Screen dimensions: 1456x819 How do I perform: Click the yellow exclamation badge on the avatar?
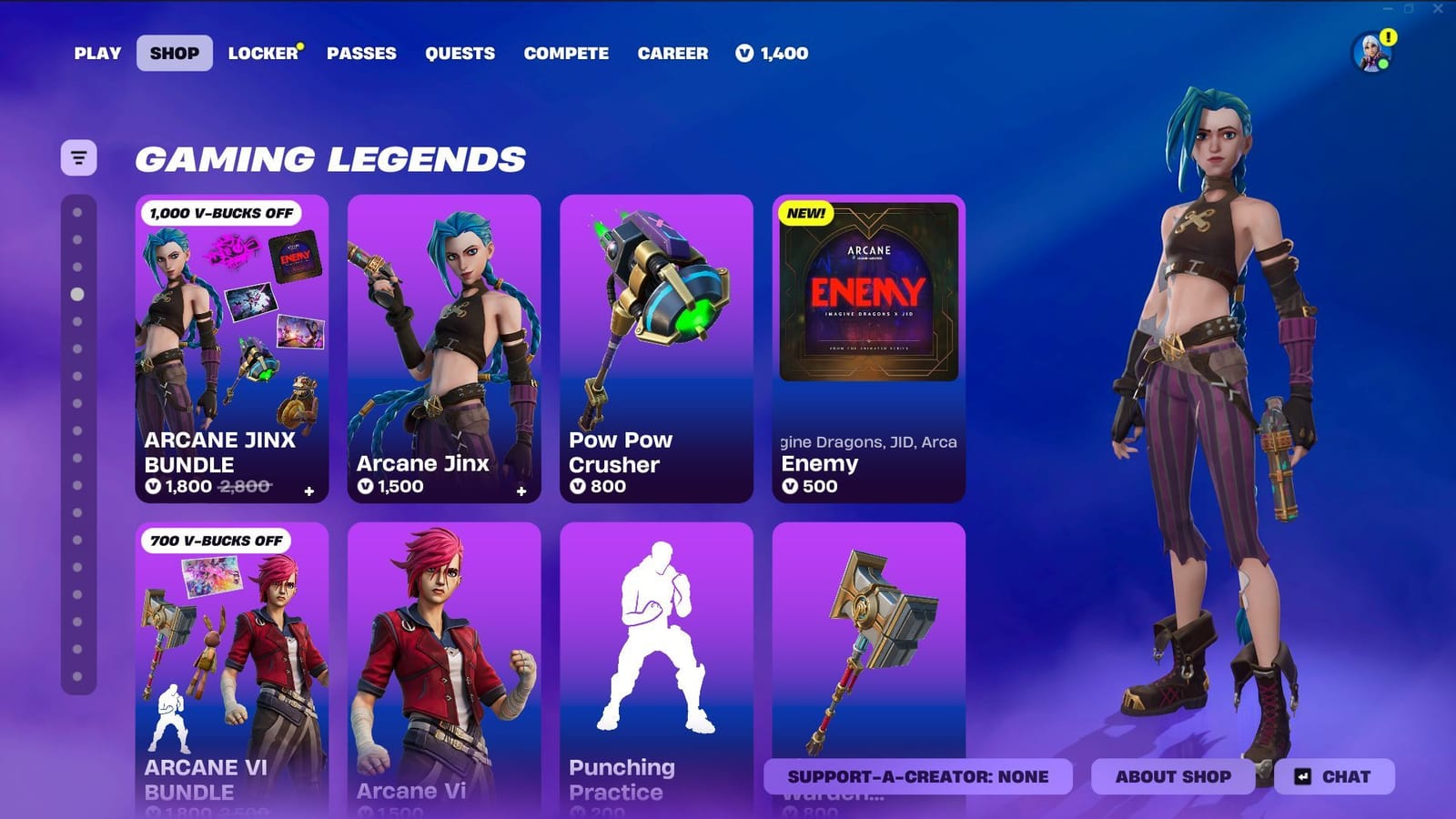point(1387,38)
